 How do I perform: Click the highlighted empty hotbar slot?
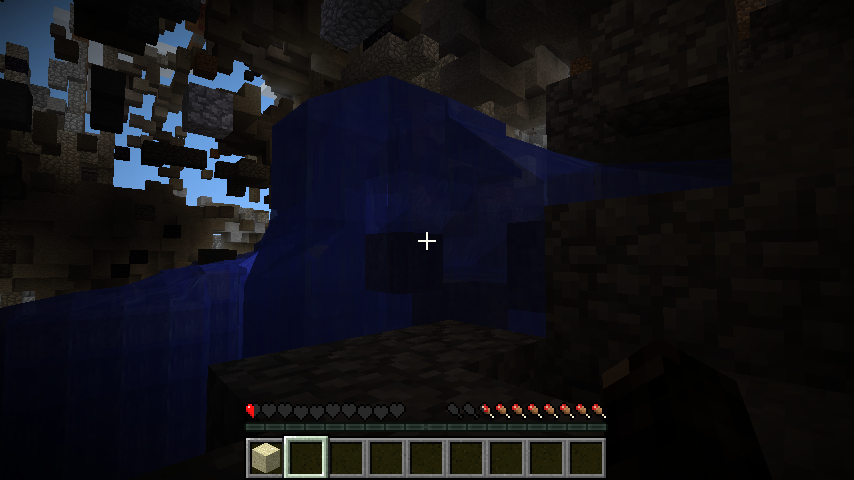coord(306,458)
